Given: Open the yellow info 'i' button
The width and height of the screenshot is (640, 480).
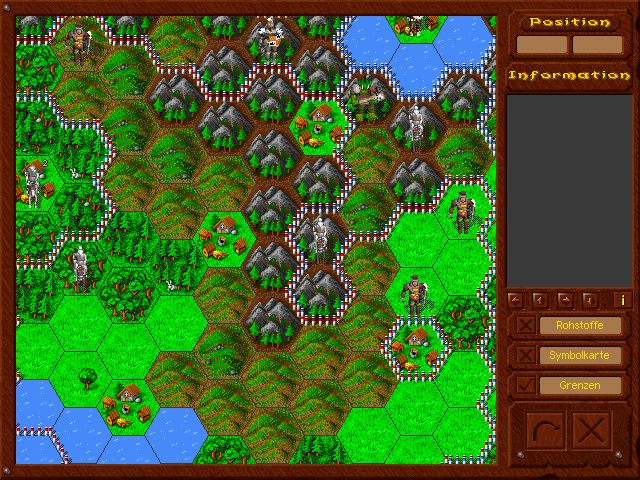Looking at the screenshot, I should (x=622, y=299).
